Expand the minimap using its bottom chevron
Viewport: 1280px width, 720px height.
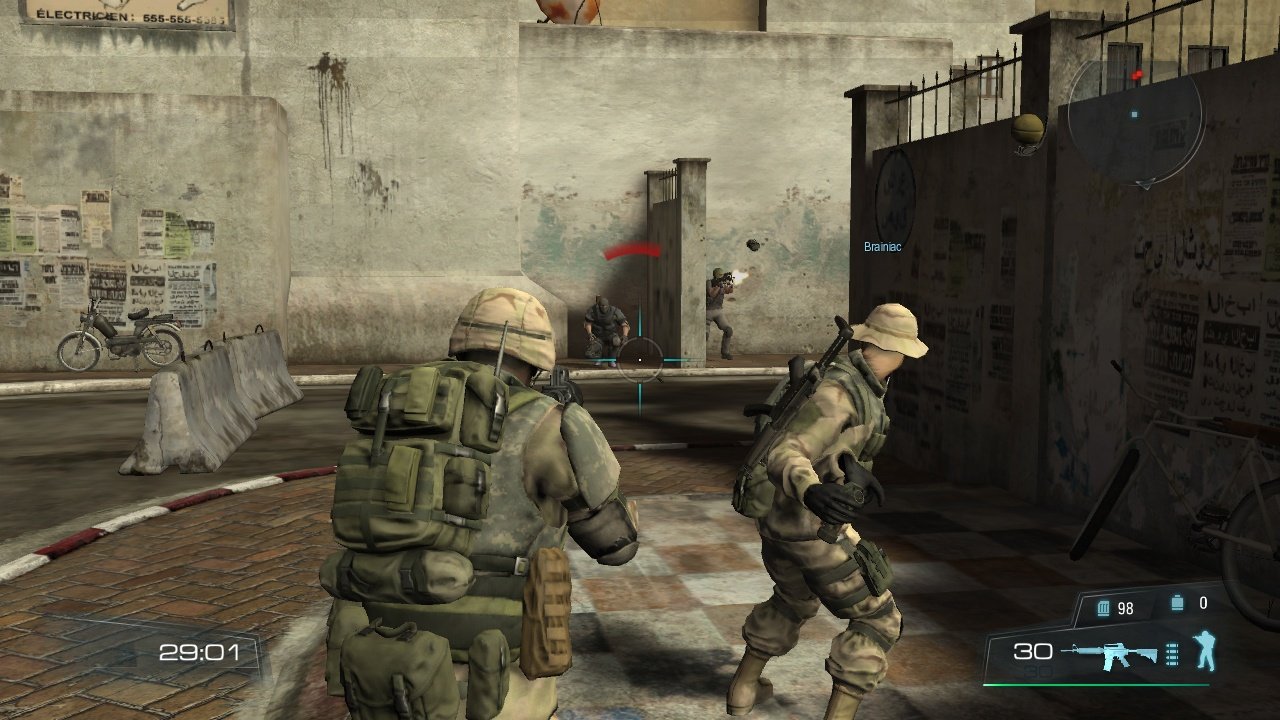tap(1146, 184)
